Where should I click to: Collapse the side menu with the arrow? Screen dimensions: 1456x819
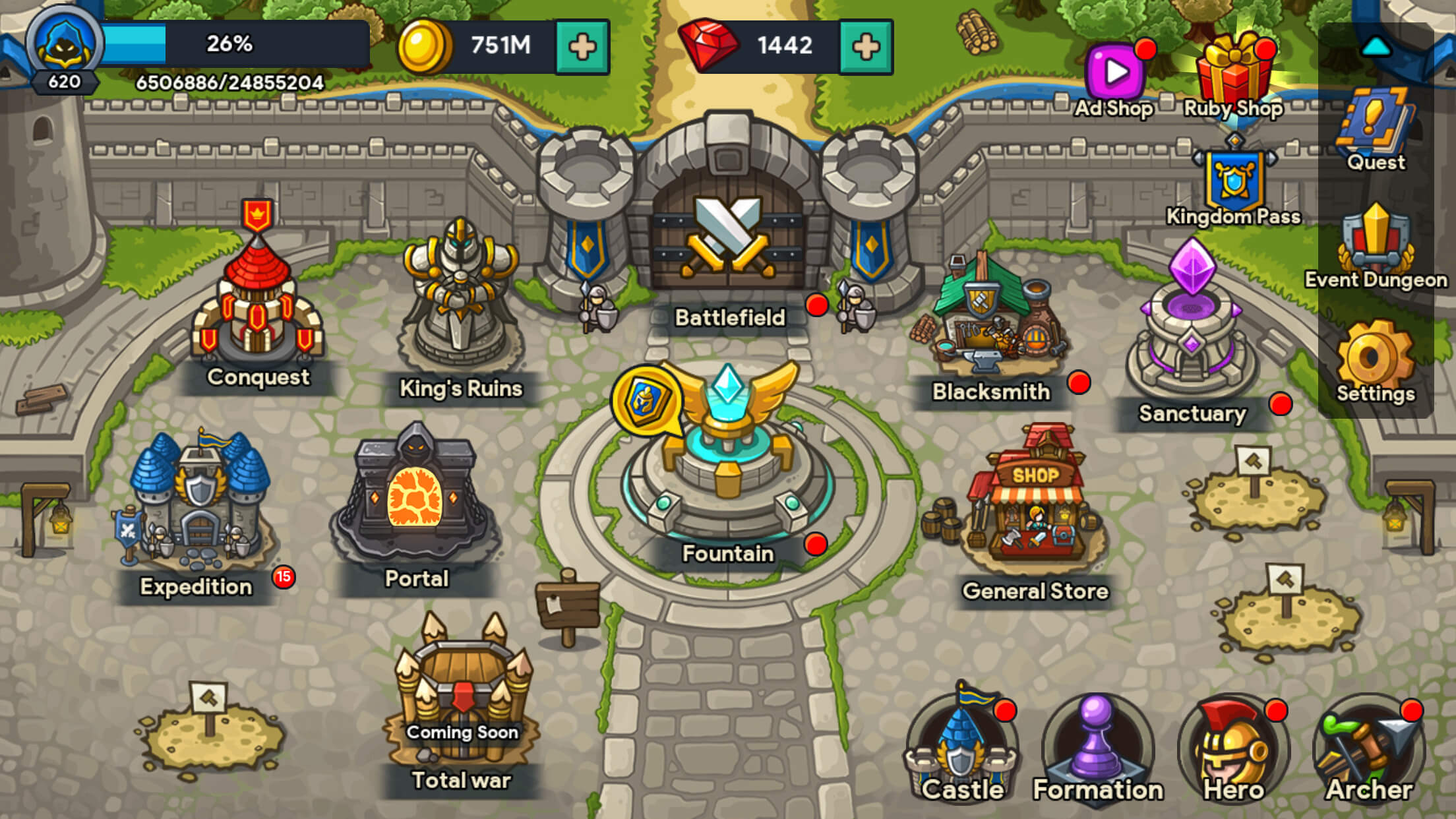click(1376, 47)
